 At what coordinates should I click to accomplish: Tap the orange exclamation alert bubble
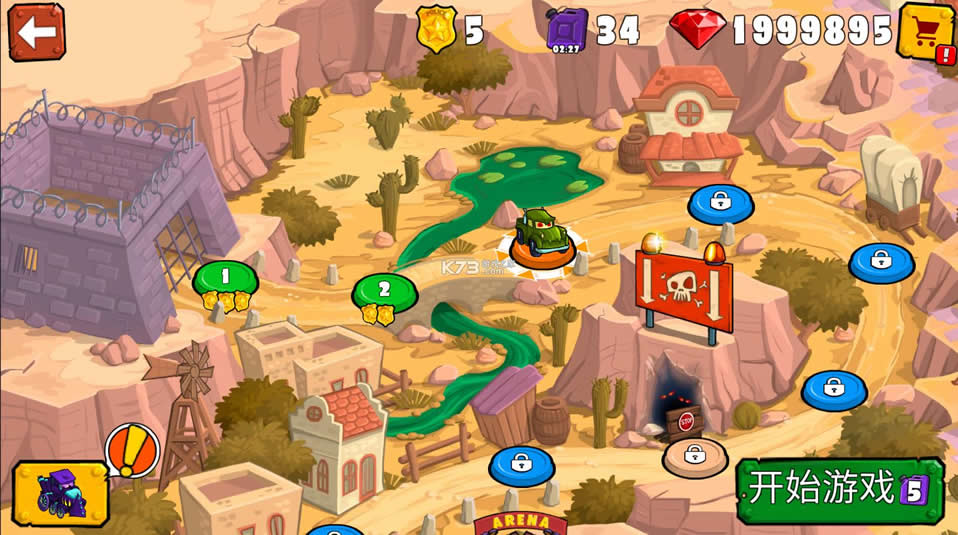coord(132,449)
